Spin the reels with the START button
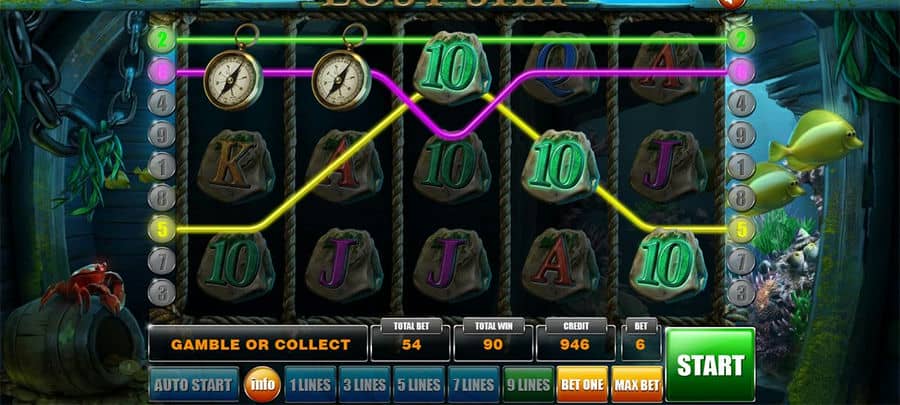Screen dimensions: 900x405 click(x=710, y=364)
